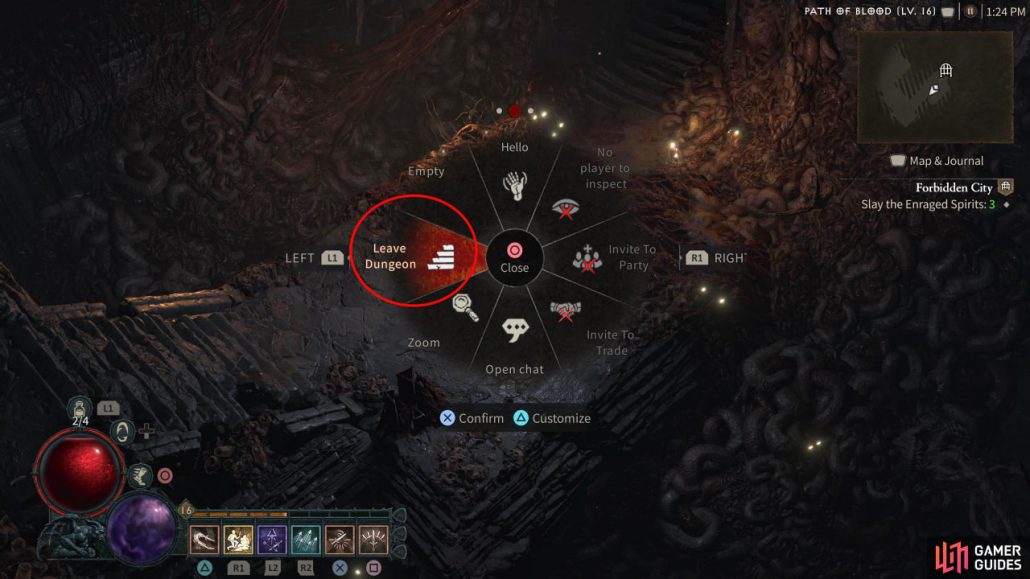Activate the purple skill icon
Viewport: 1030px width, 579px height.
272,540
